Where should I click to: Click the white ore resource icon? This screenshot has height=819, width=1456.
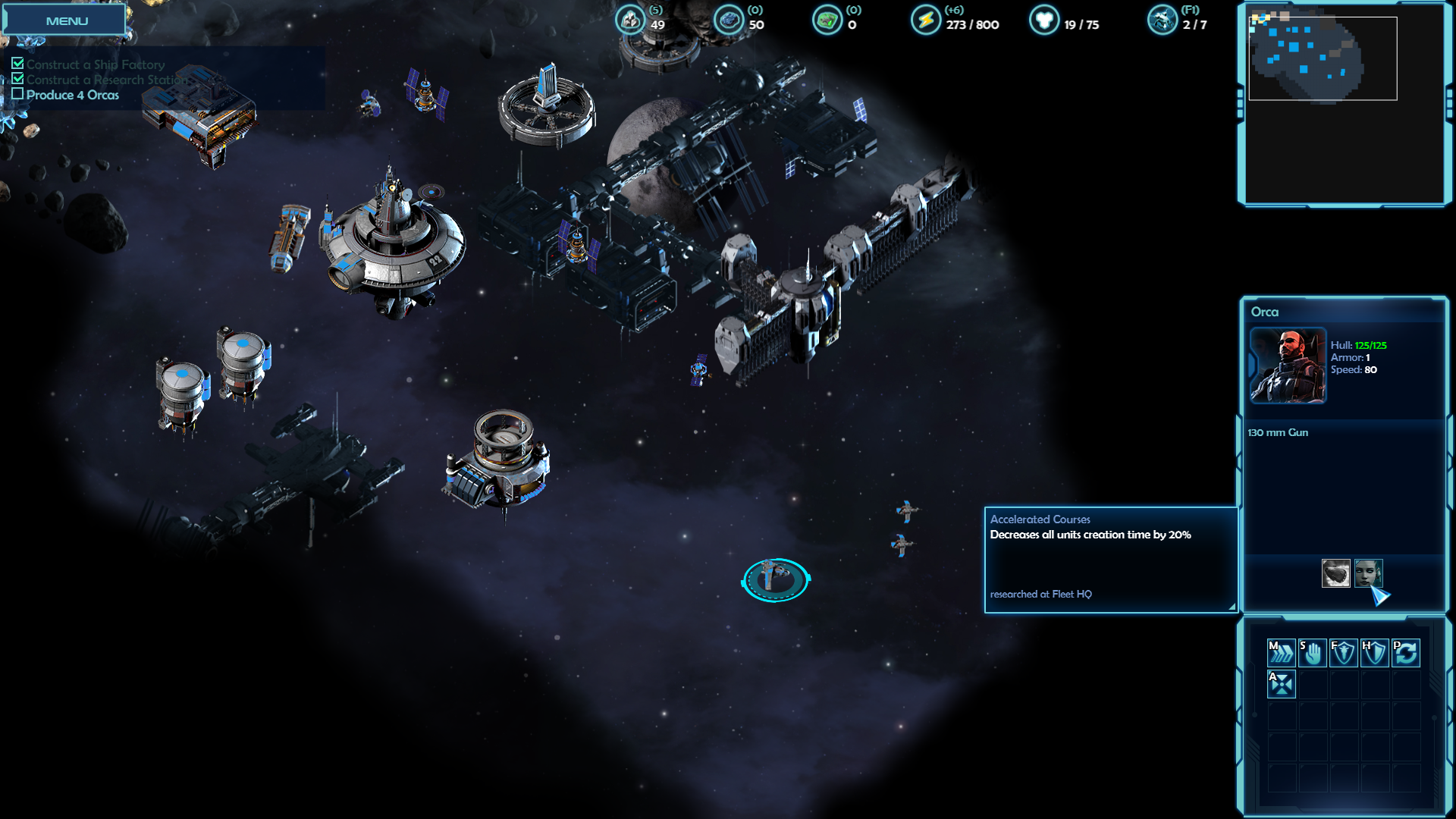point(630,20)
